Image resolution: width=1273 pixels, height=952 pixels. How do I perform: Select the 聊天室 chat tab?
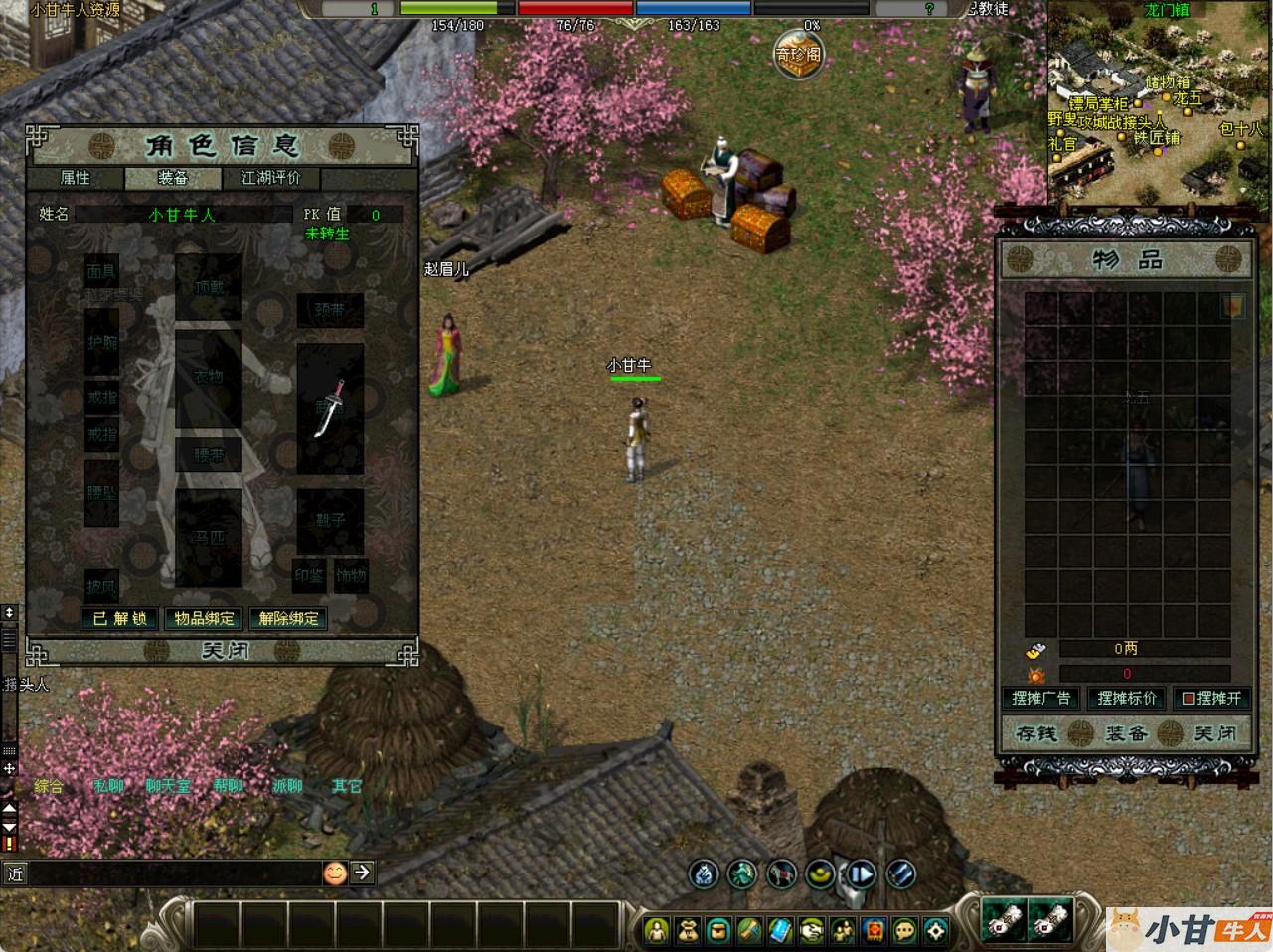[x=168, y=786]
